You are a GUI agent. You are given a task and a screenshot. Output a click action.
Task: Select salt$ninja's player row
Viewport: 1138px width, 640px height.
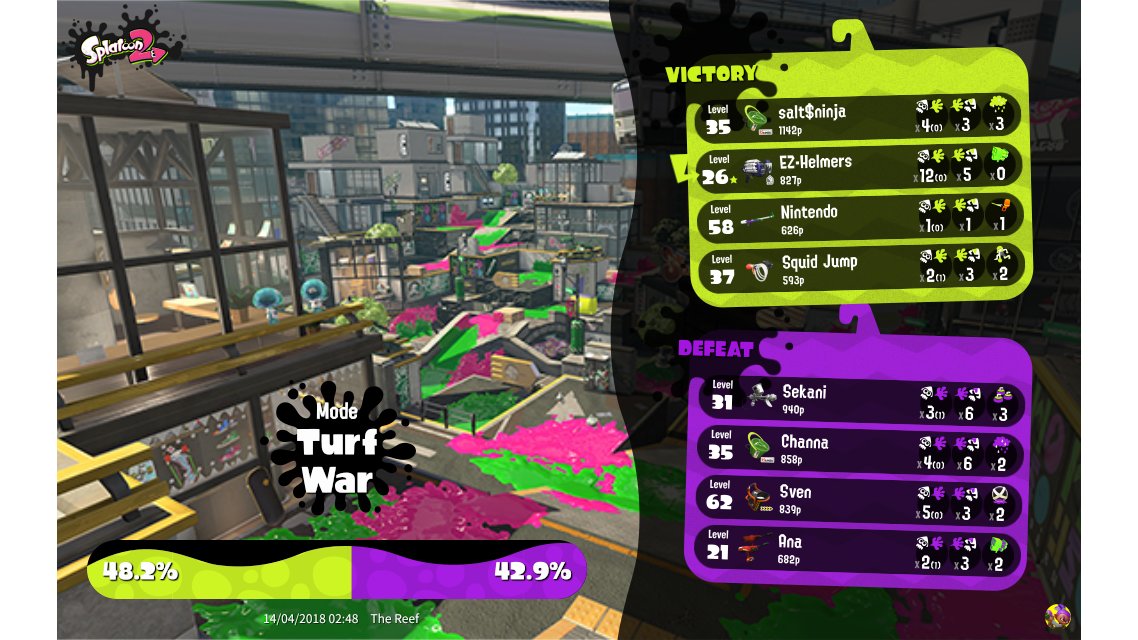click(x=858, y=116)
